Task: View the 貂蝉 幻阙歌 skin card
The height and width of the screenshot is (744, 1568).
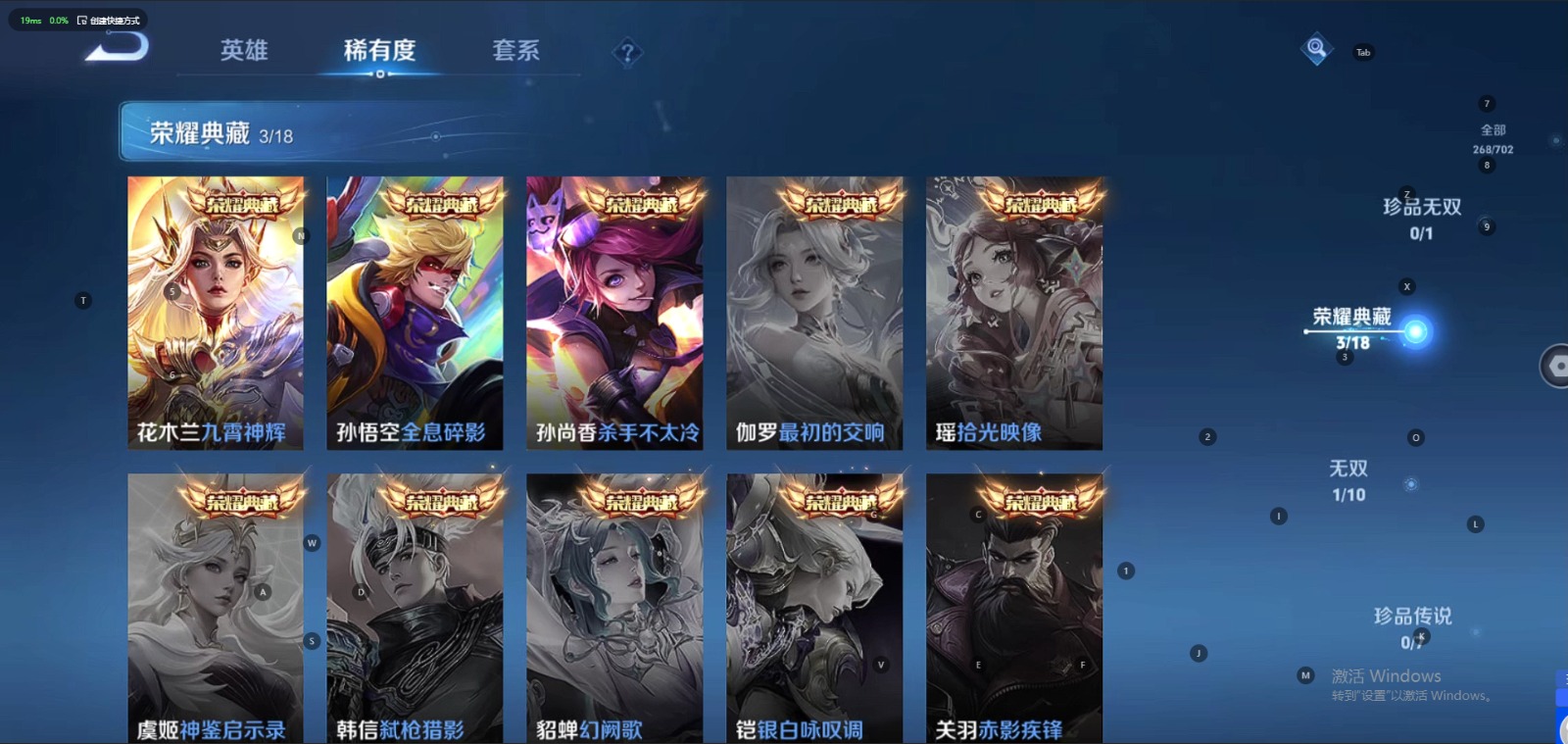Action: [614, 608]
